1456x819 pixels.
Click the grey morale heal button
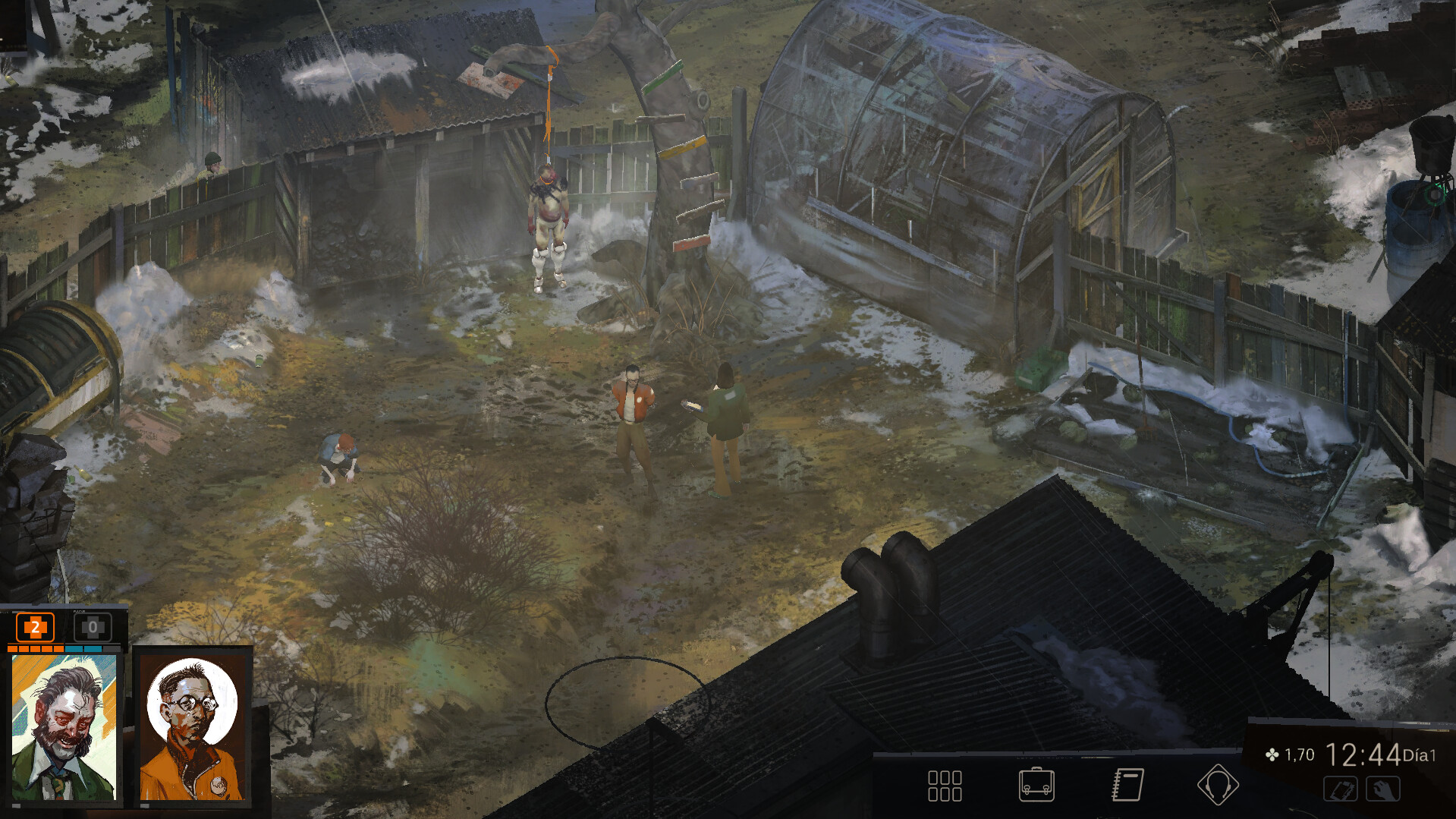pyautogui.click(x=93, y=628)
